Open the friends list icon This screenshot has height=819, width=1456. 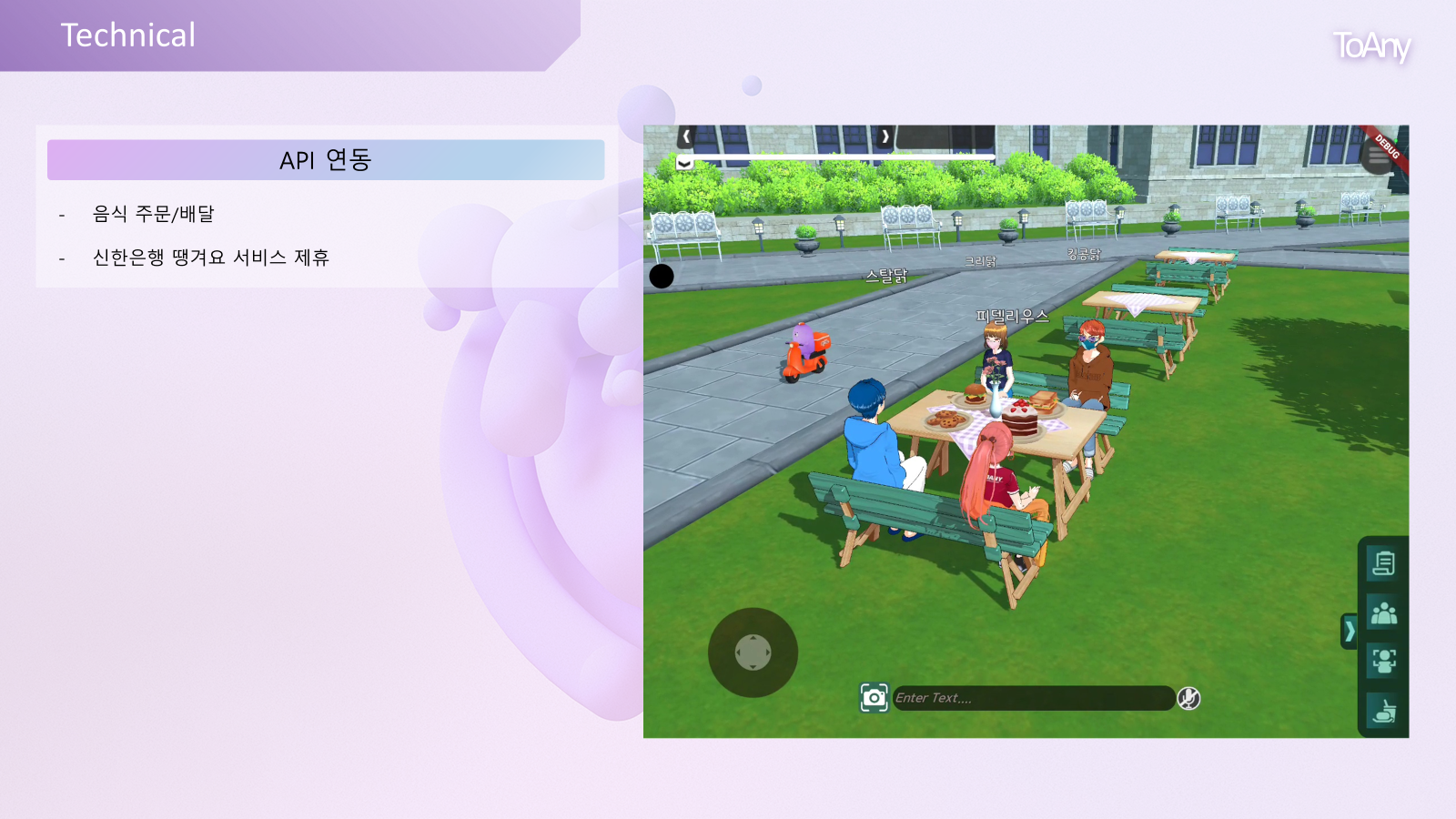click(x=1383, y=612)
